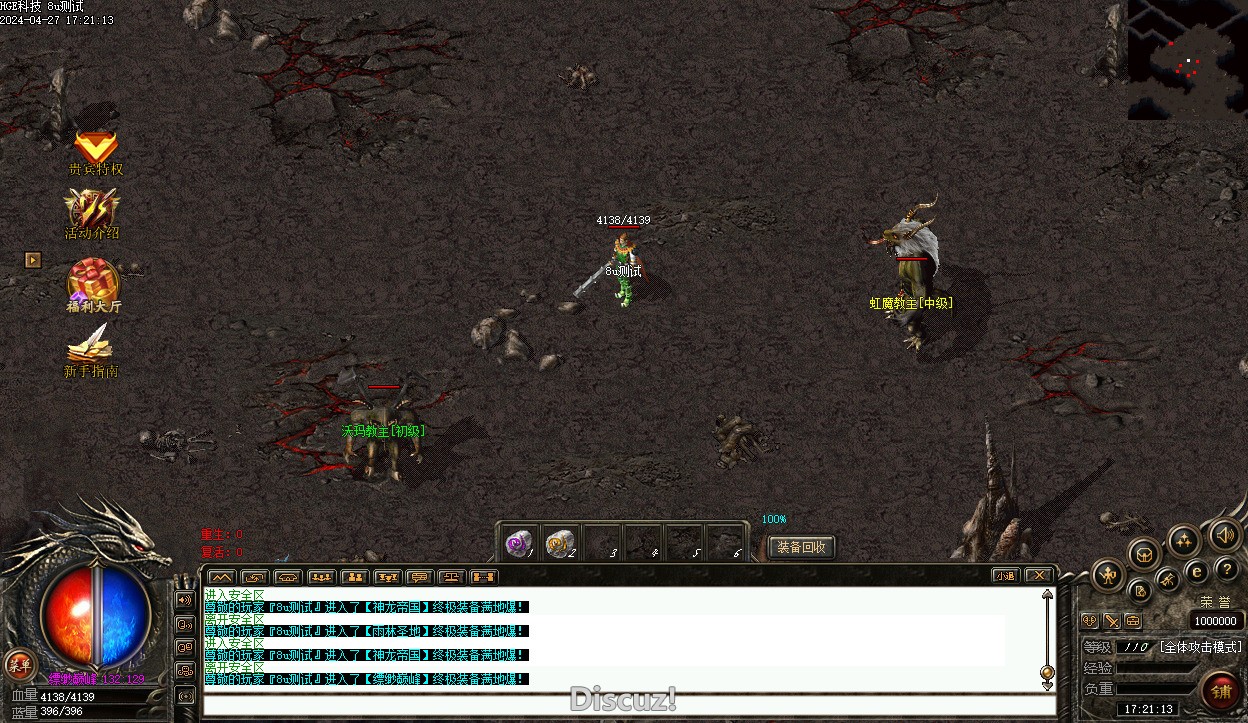Expand the small arrow toggle beside the side icons
1248x723 pixels.
click(x=33, y=260)
